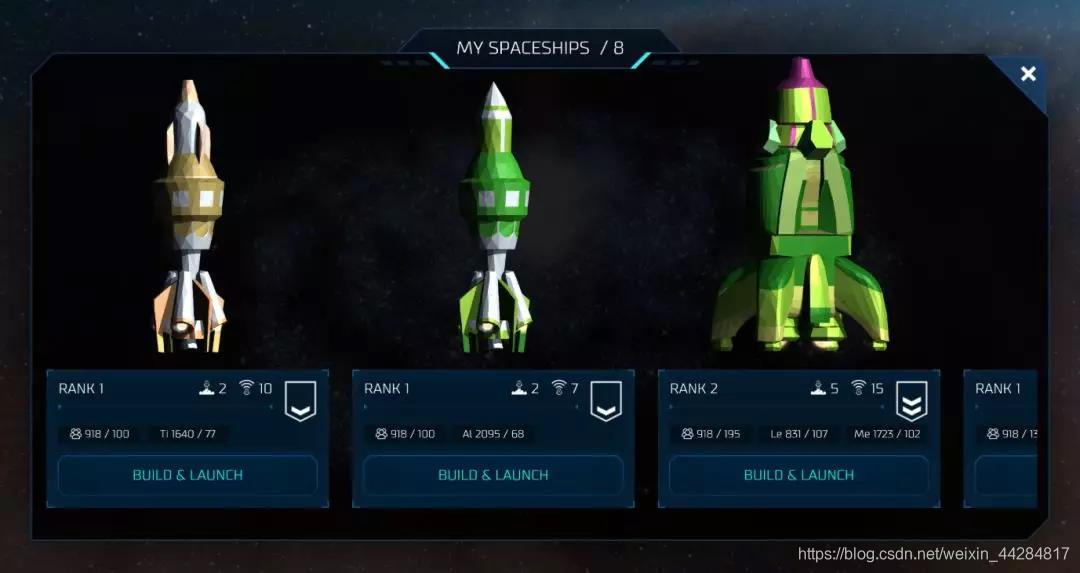Click the double-chevron rank badge on Rank 2 card
This screenshot has height=573, width=1080.
click(x=911, y=401)
